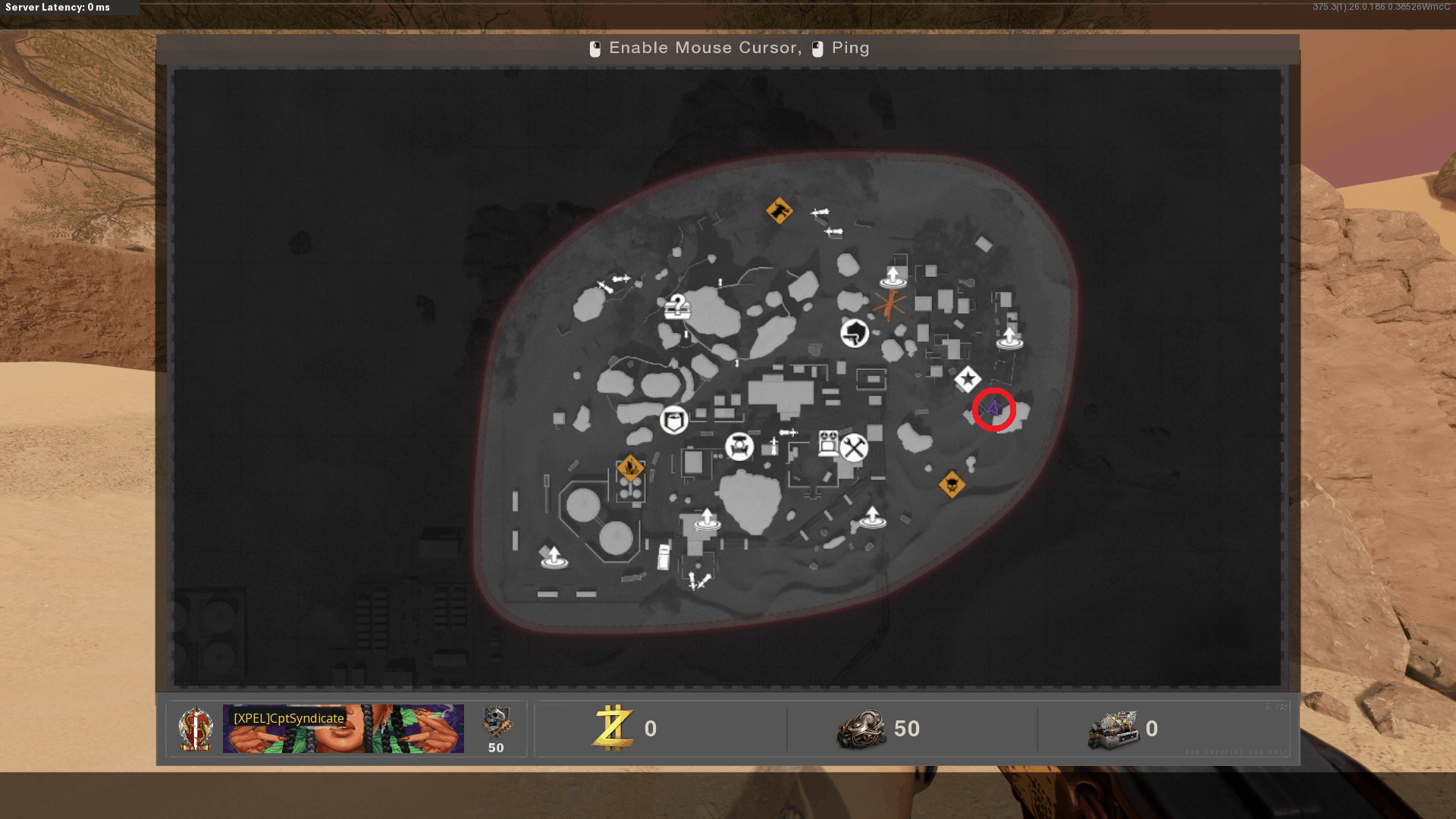Ping the armor shield station marker
1456x819 pixels.
pyautogui.click(x=674, y=419)
